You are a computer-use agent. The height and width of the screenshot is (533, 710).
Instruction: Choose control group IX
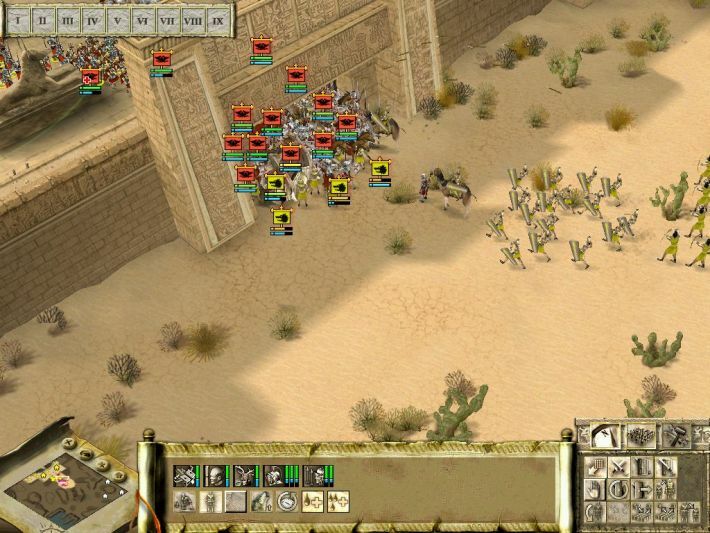click(x=217, y=19)
